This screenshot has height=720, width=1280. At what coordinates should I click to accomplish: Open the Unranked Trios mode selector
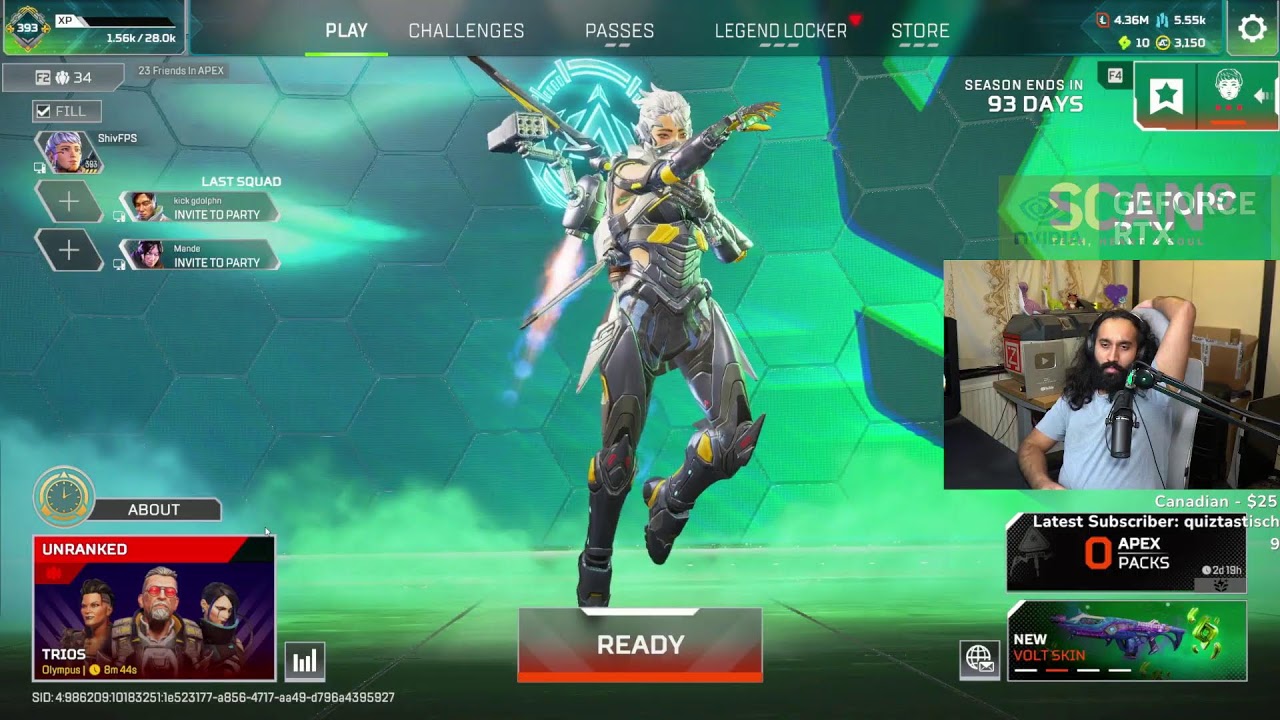click(x=154, y=608)
